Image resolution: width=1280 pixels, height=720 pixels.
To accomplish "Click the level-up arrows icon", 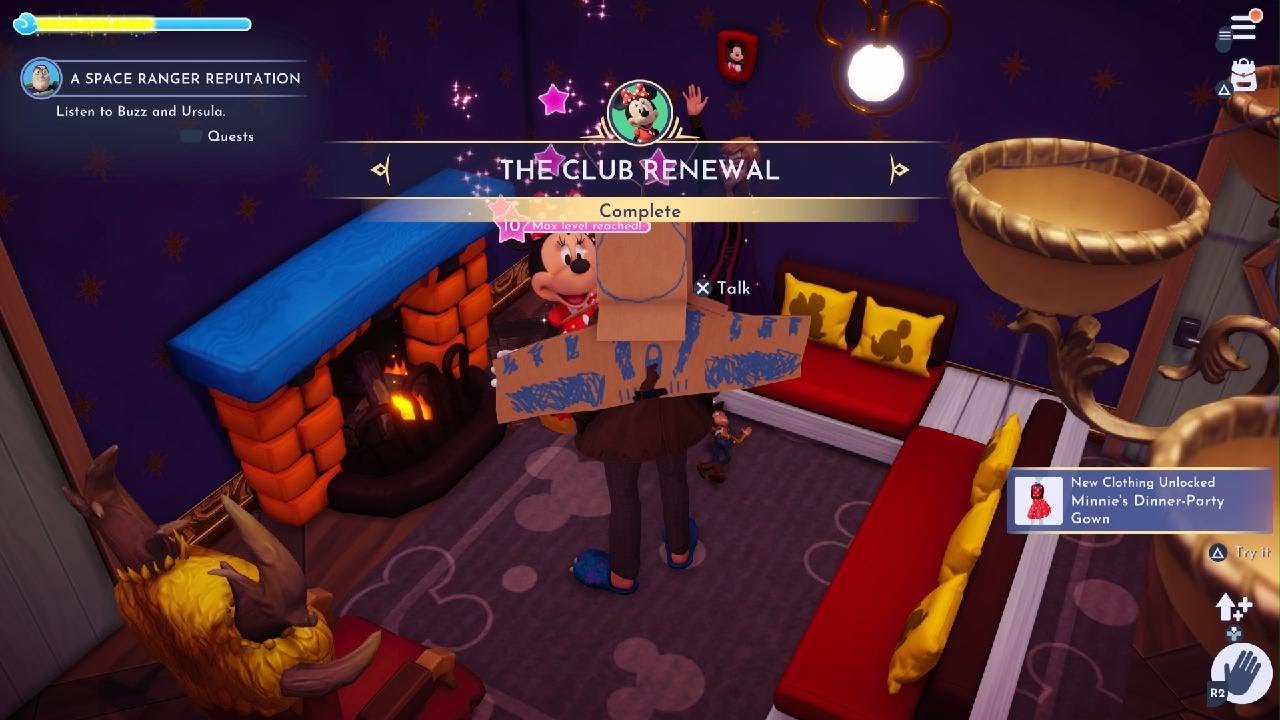I will 1233,606.
